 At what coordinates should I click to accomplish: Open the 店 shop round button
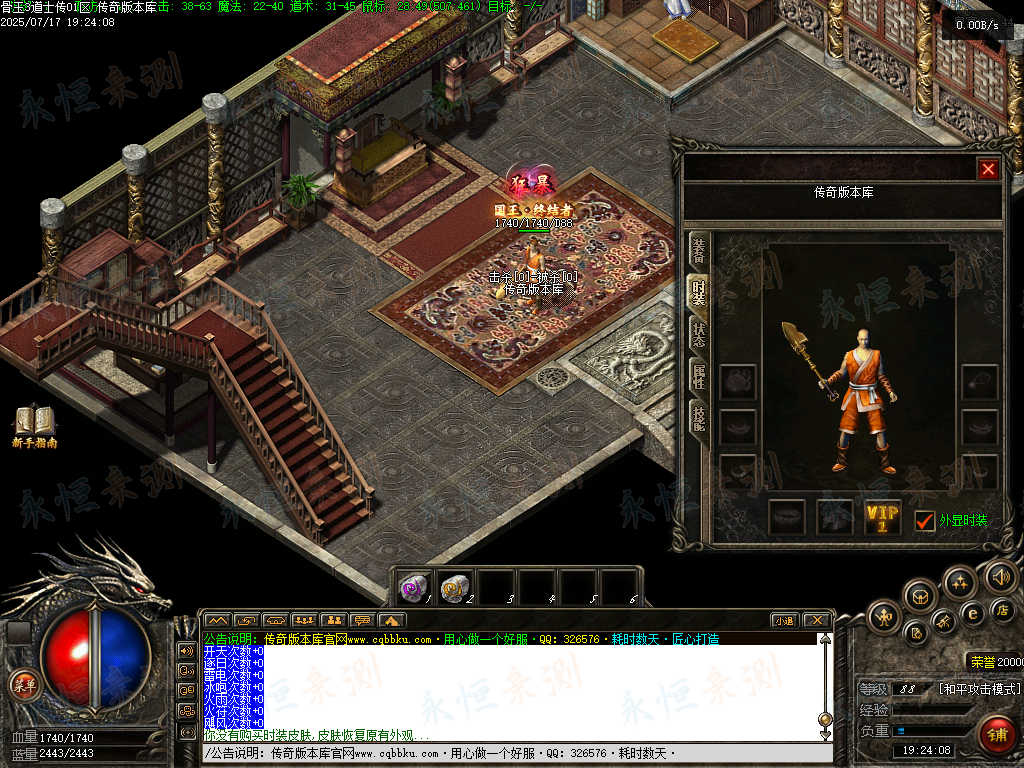(1003, 609)
